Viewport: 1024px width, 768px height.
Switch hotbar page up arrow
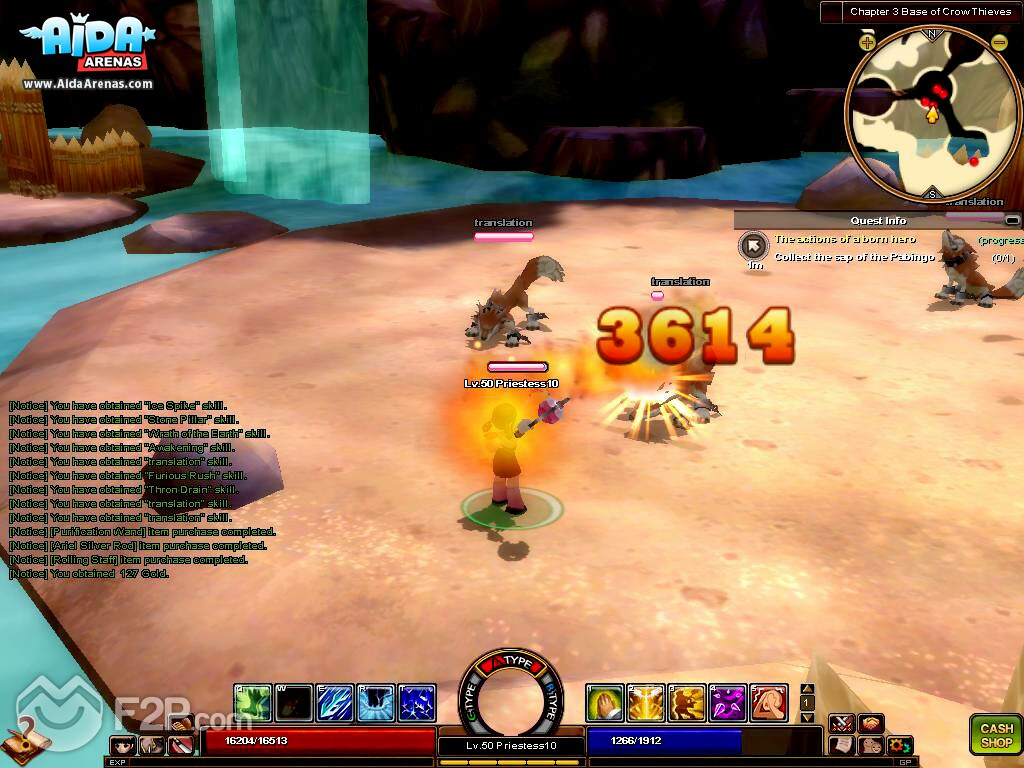tap(808, 689)
